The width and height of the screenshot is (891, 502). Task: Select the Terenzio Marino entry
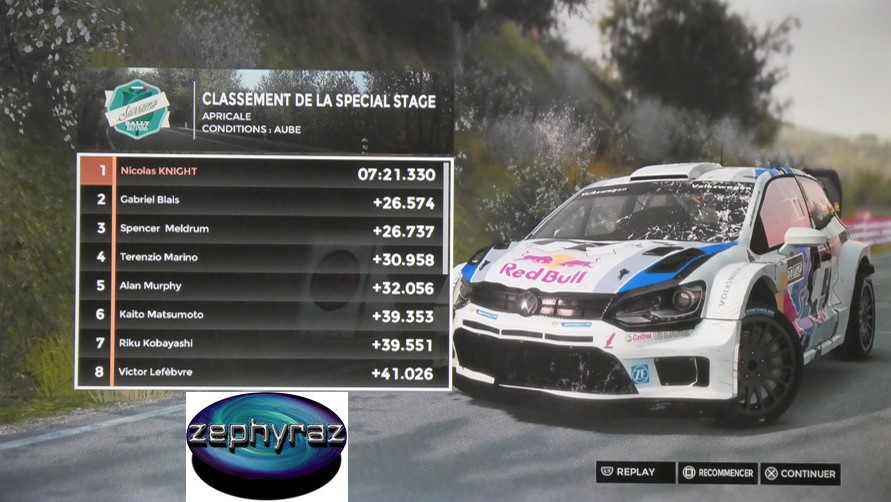pyautogui.click(x=264, y=258)
